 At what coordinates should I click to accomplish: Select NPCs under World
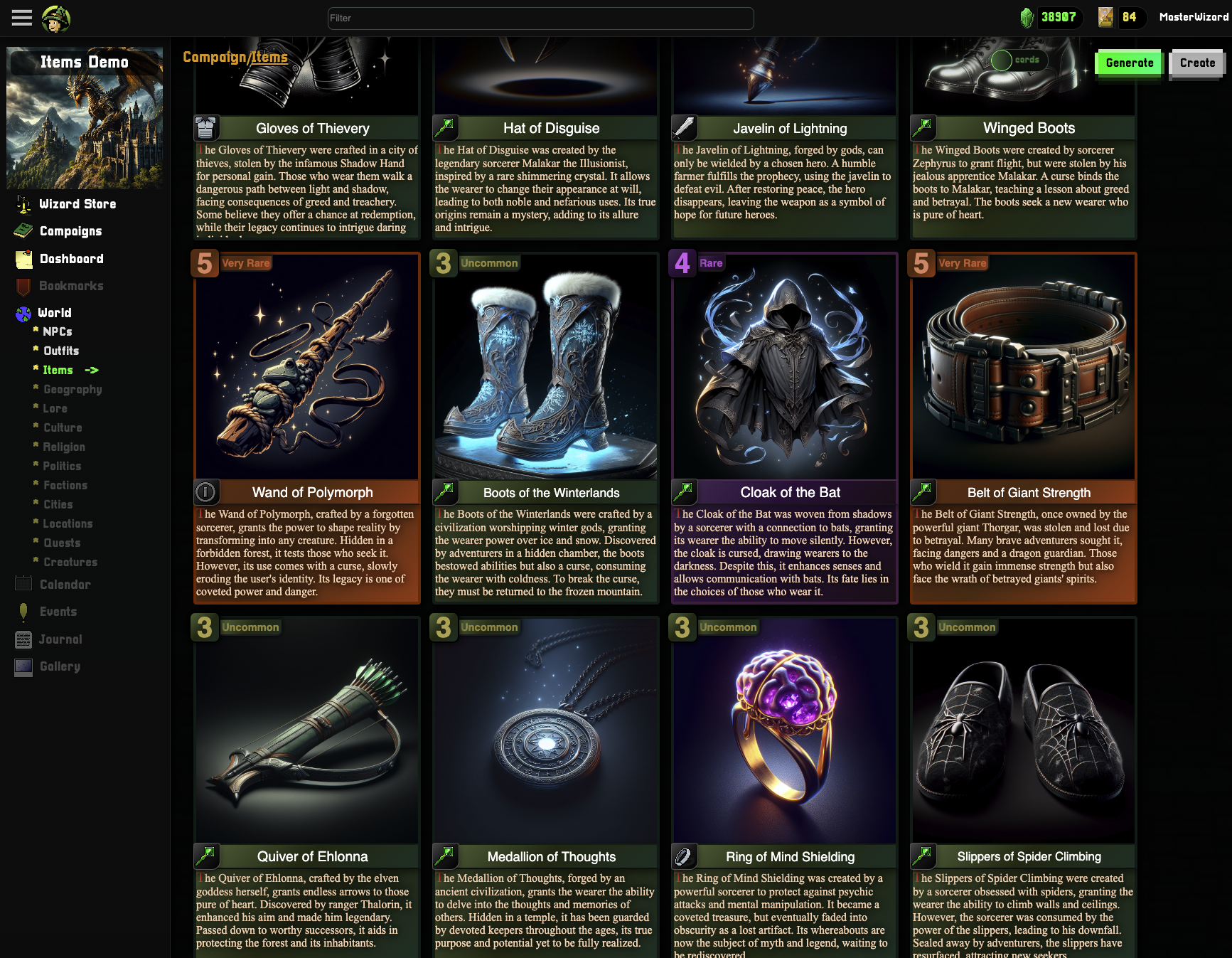click(57, 331)
